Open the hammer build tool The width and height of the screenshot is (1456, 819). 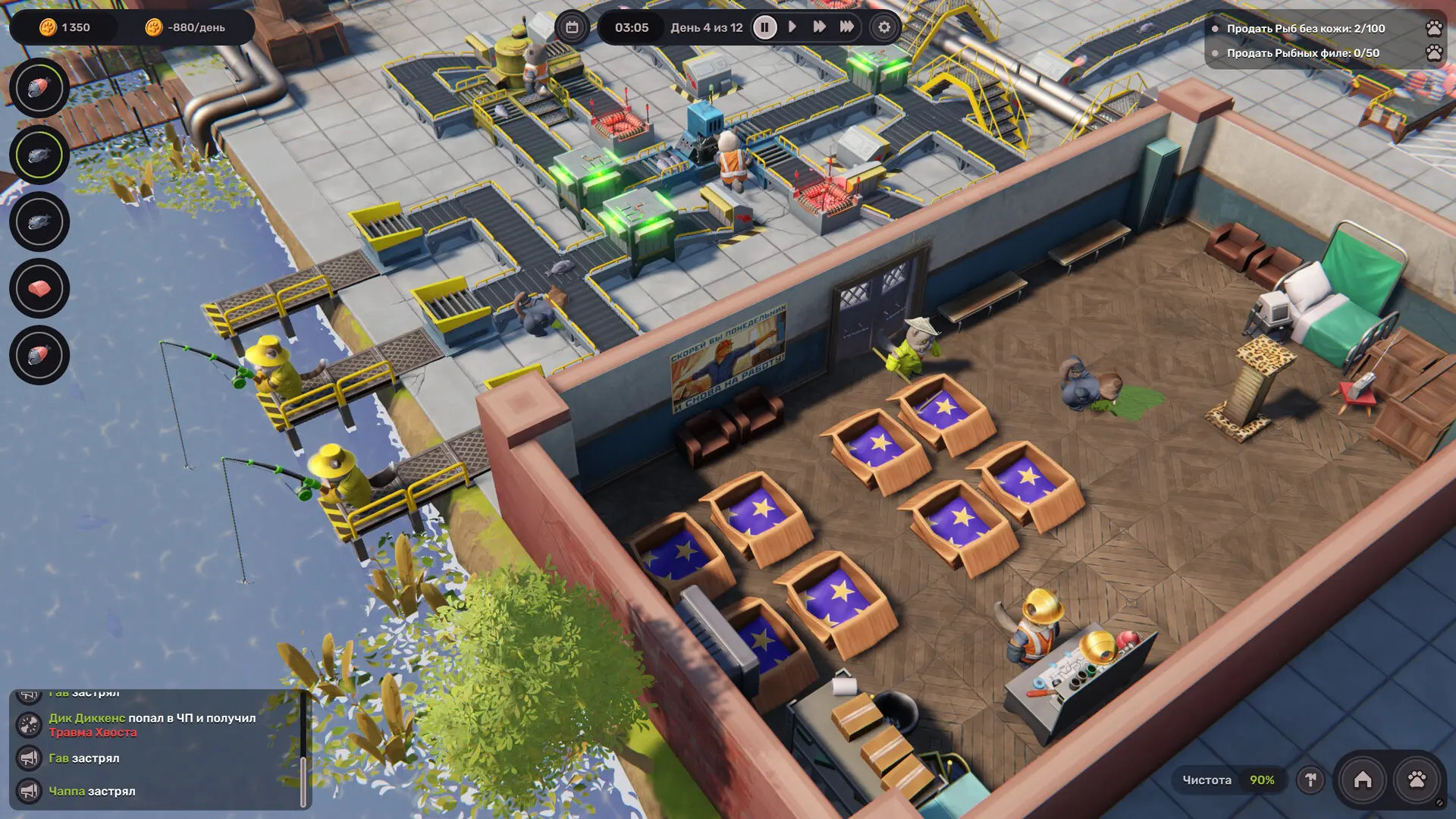click(1310, 780)
